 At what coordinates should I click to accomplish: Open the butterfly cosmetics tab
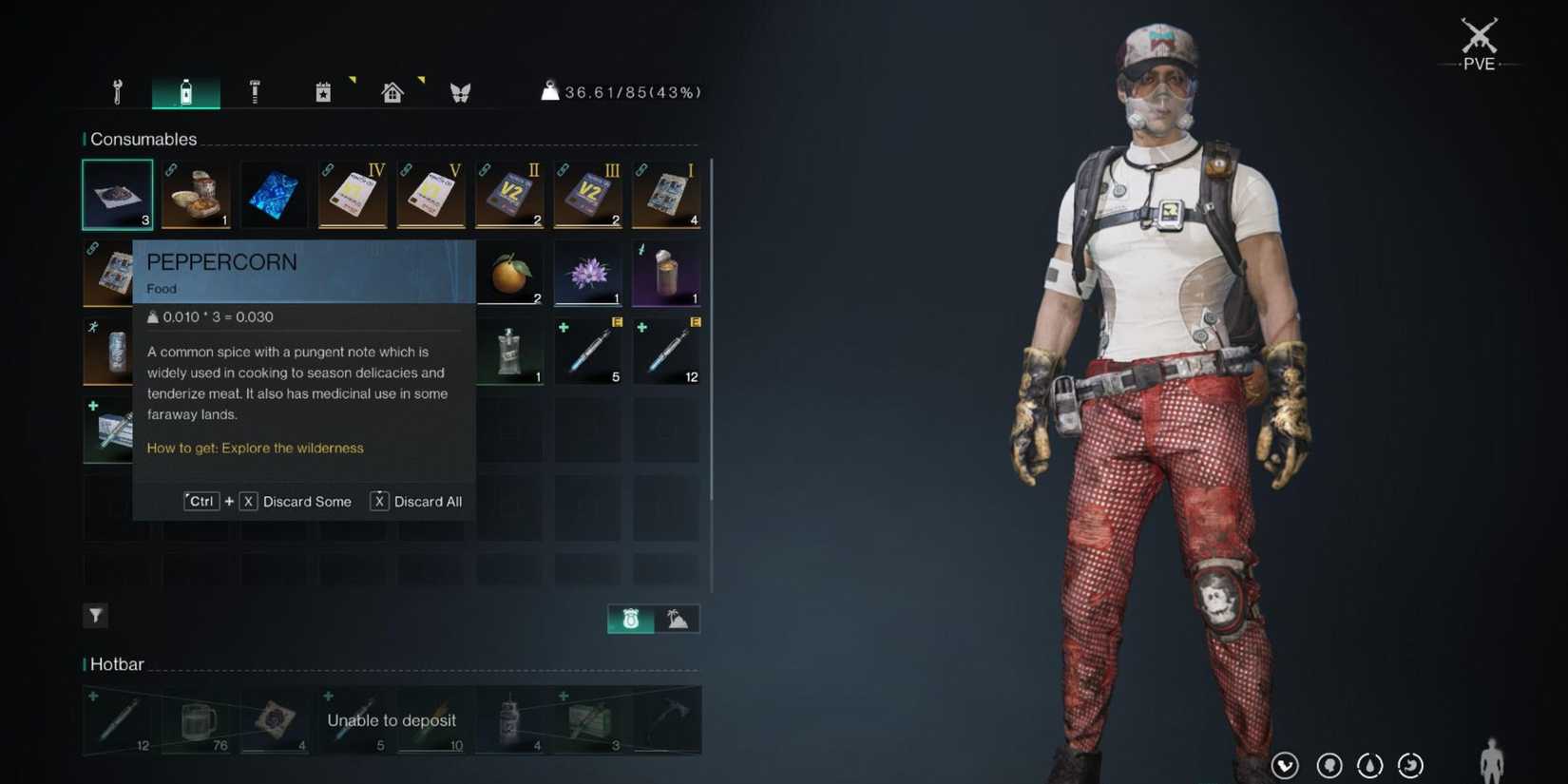pyautogui.click(x=461, y=91)
